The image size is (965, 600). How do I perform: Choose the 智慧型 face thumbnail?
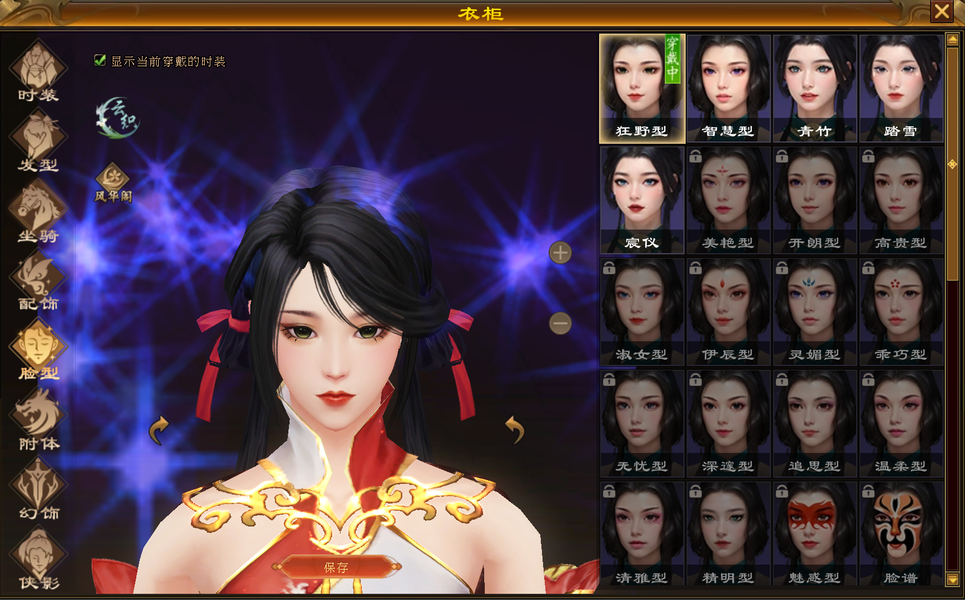(x=728, y=88)
